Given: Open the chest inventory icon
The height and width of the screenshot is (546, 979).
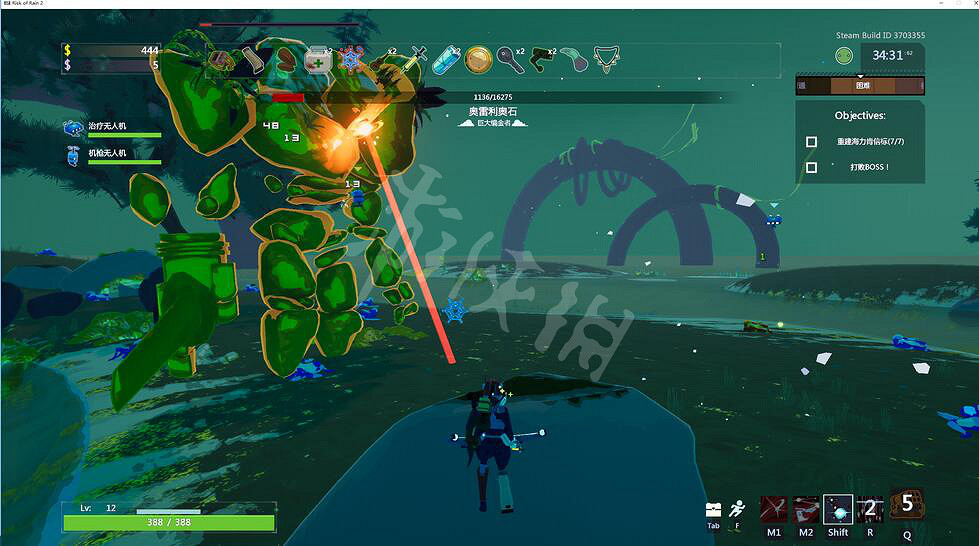Looking at the screenshot, I should pos(713,510).
